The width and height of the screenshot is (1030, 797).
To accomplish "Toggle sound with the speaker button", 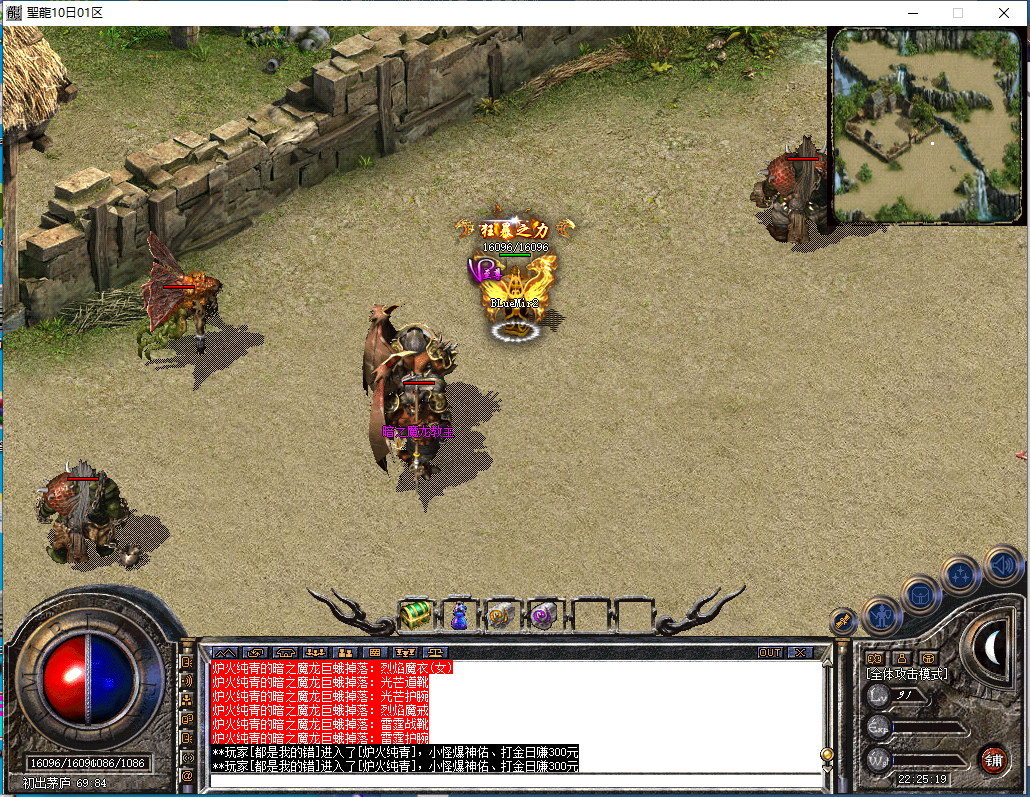I will [1002, 565].
